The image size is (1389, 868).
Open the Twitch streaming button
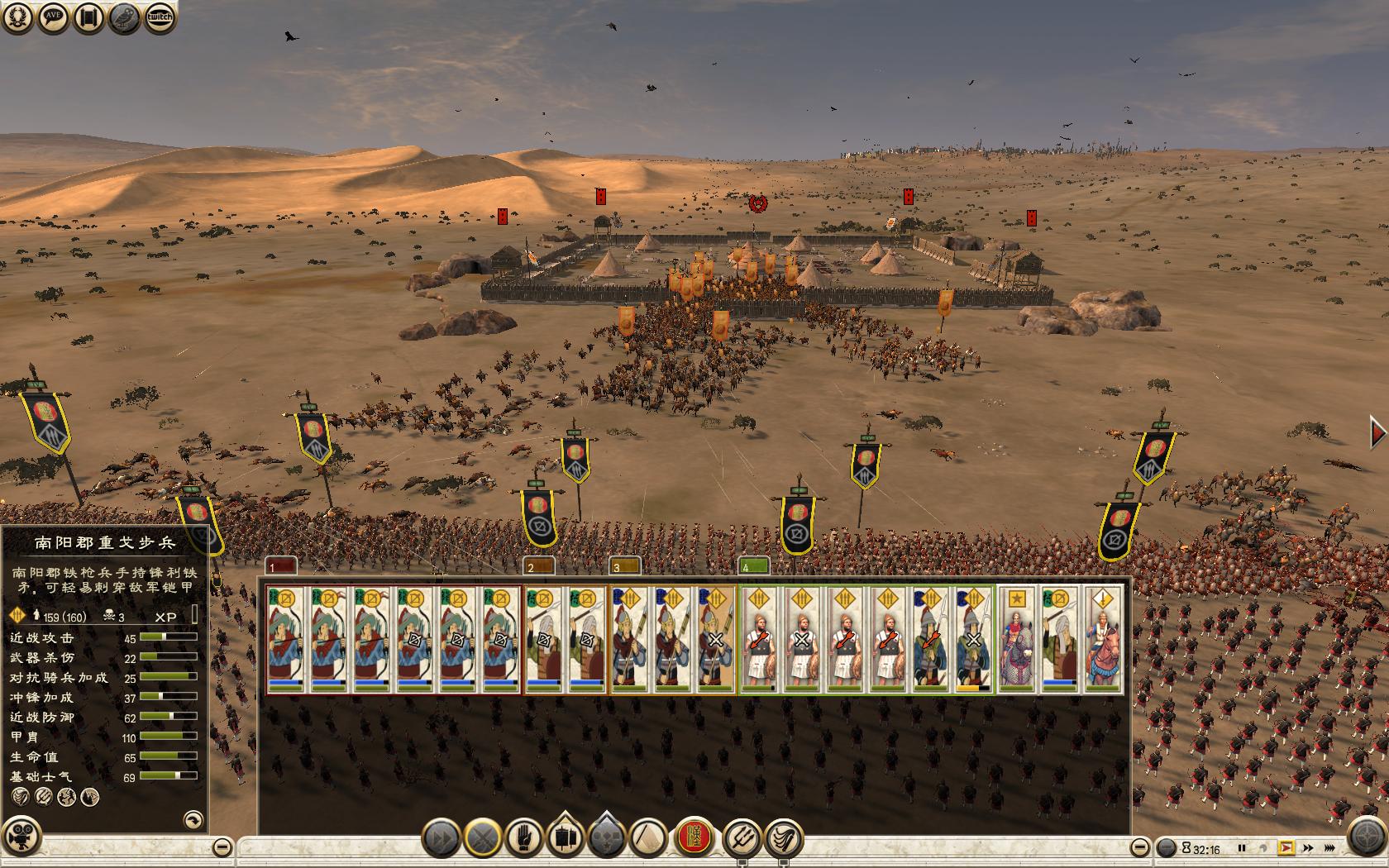[x=160, y=17]
